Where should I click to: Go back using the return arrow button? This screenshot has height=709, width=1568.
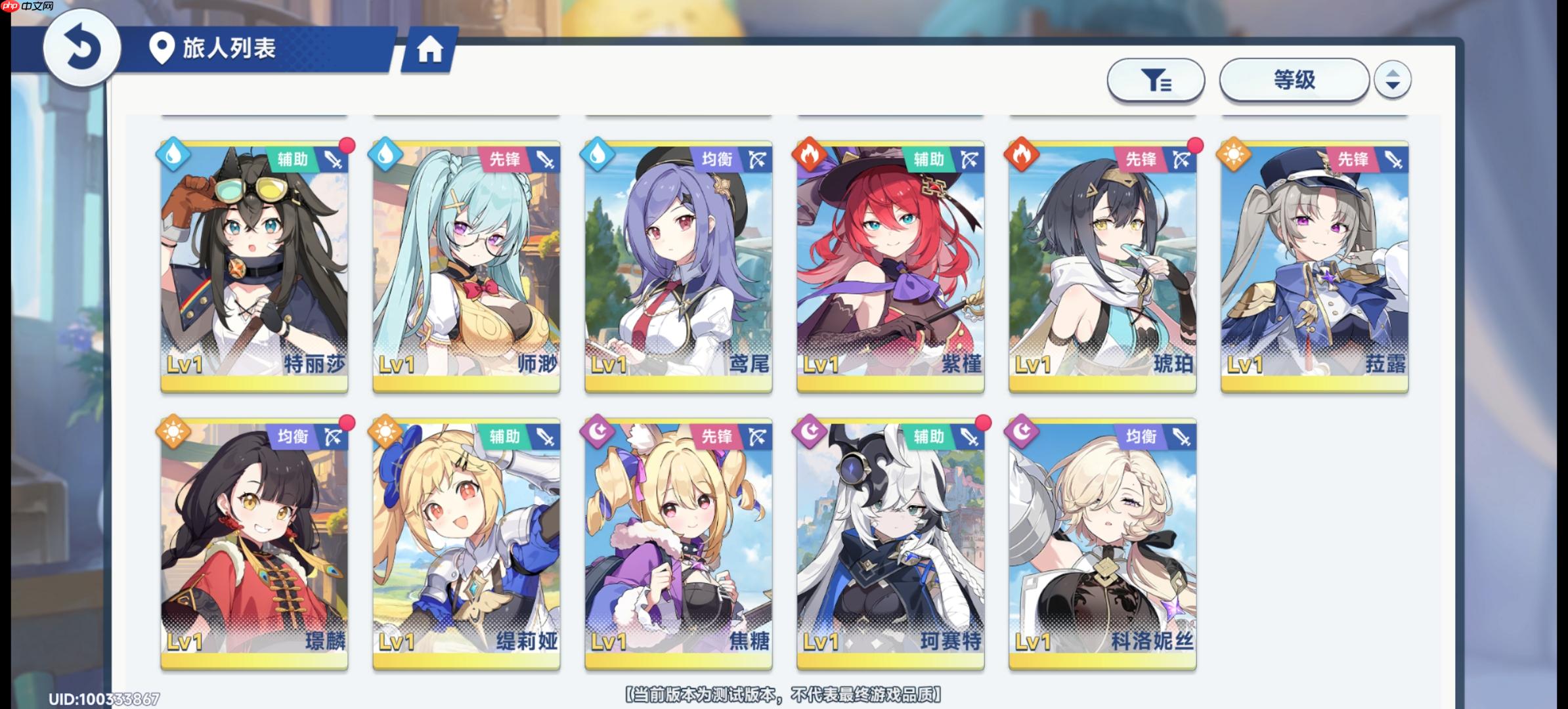(x=81, y=49)
